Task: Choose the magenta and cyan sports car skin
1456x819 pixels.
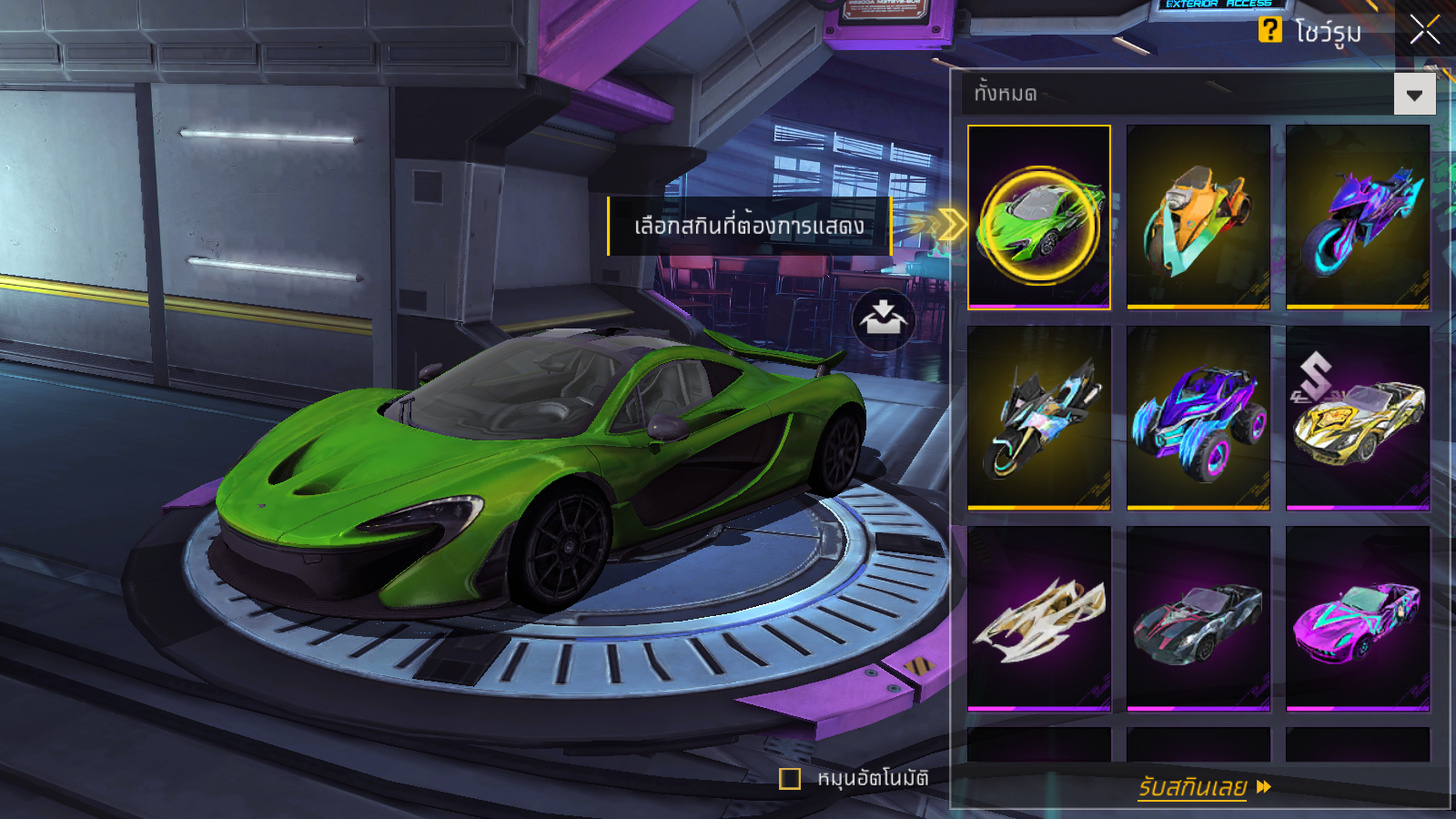Action: pos(1357,617)
